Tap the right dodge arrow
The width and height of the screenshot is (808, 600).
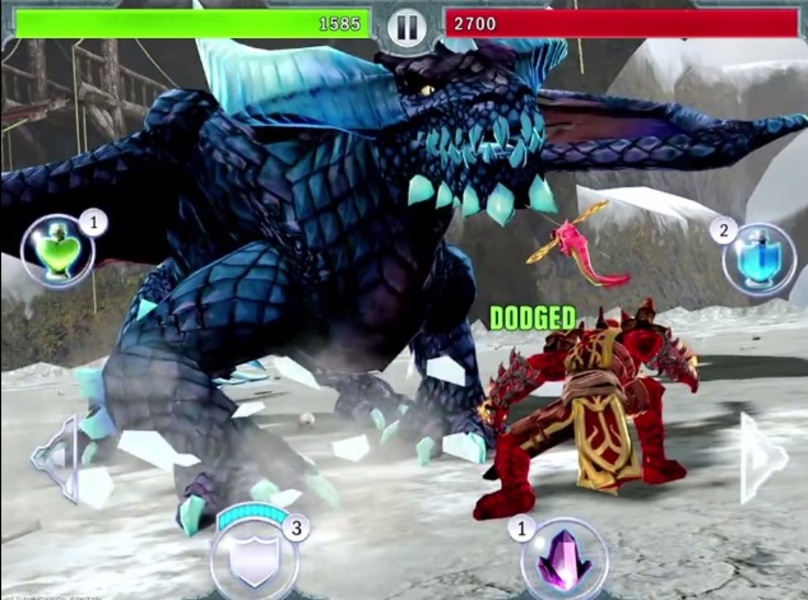762,458
